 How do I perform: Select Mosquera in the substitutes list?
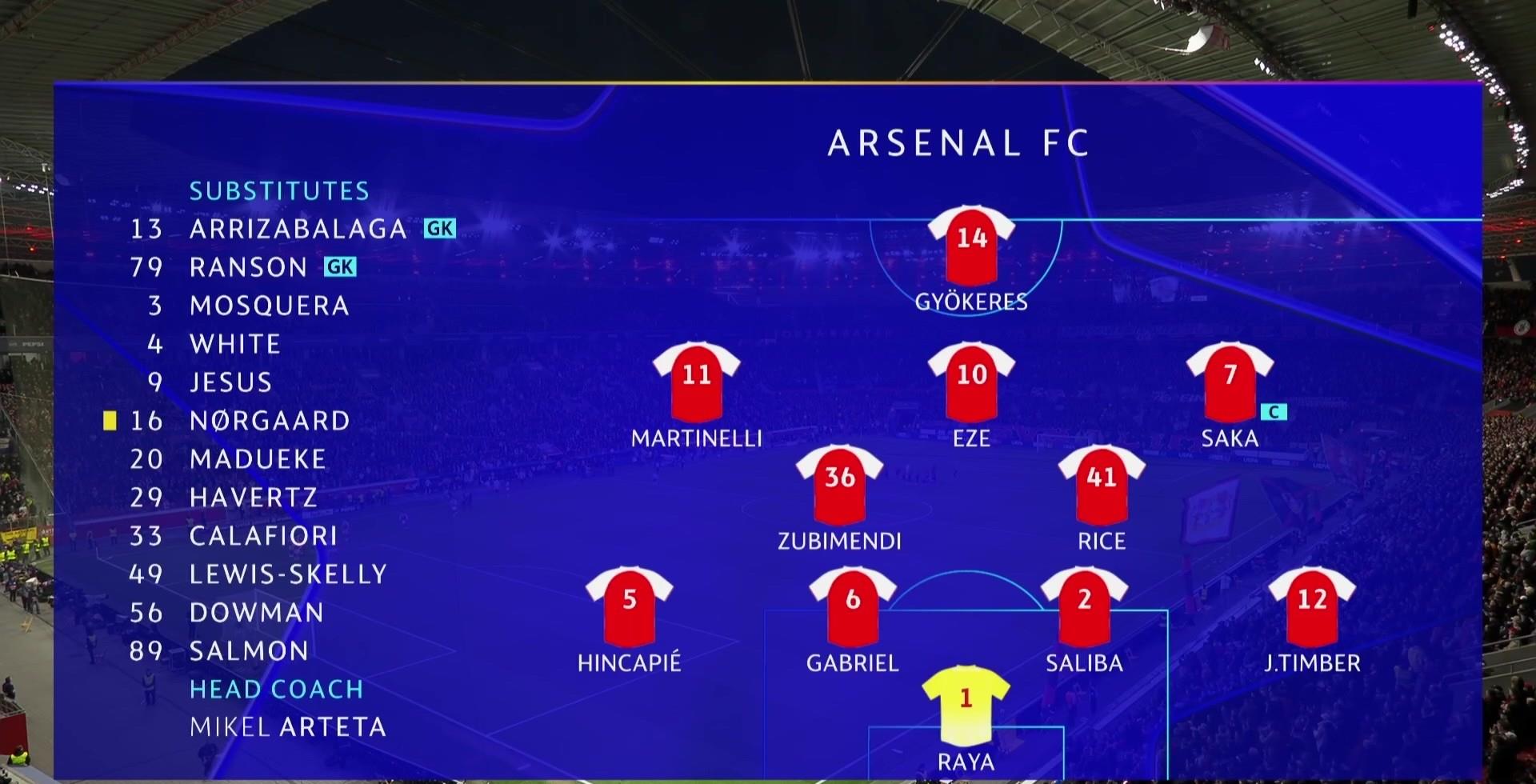pos(269,306)
